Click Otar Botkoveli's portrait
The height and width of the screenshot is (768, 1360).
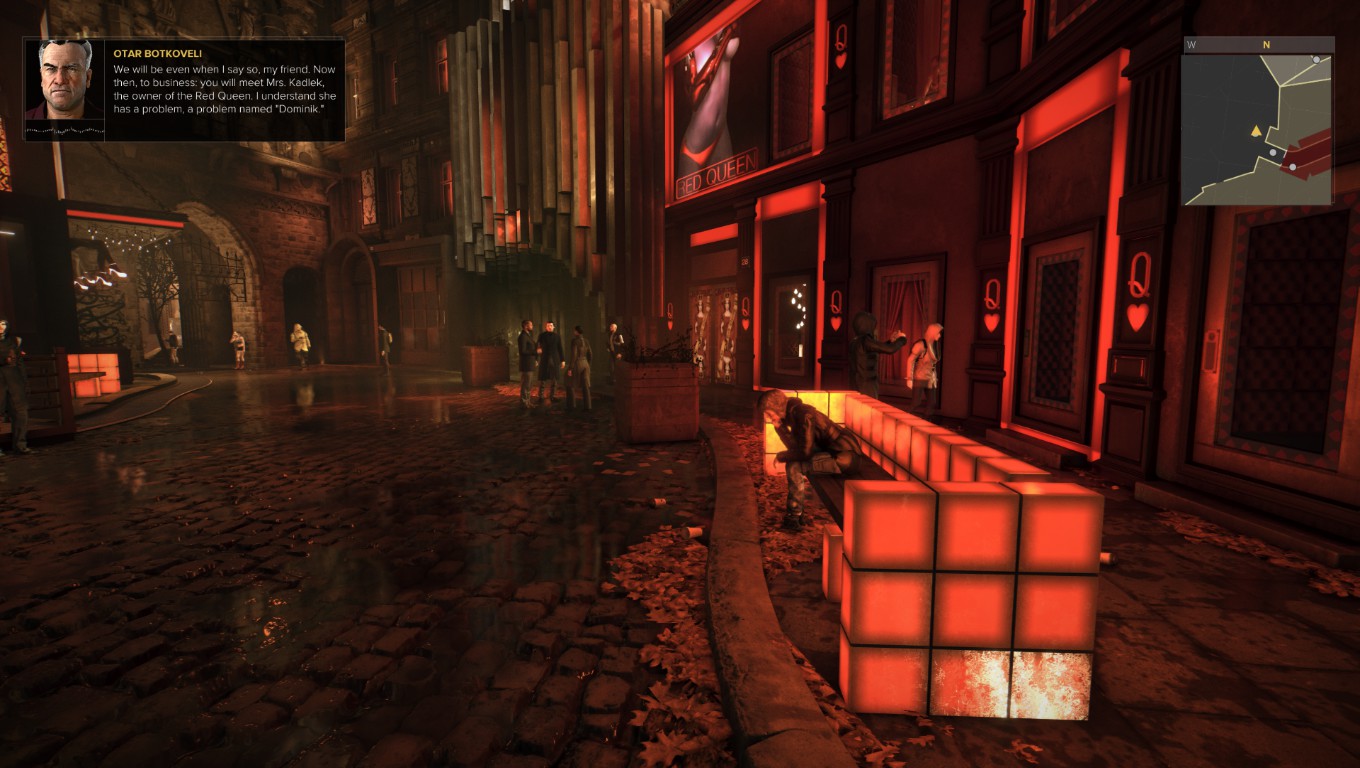(x=65, y=80)
